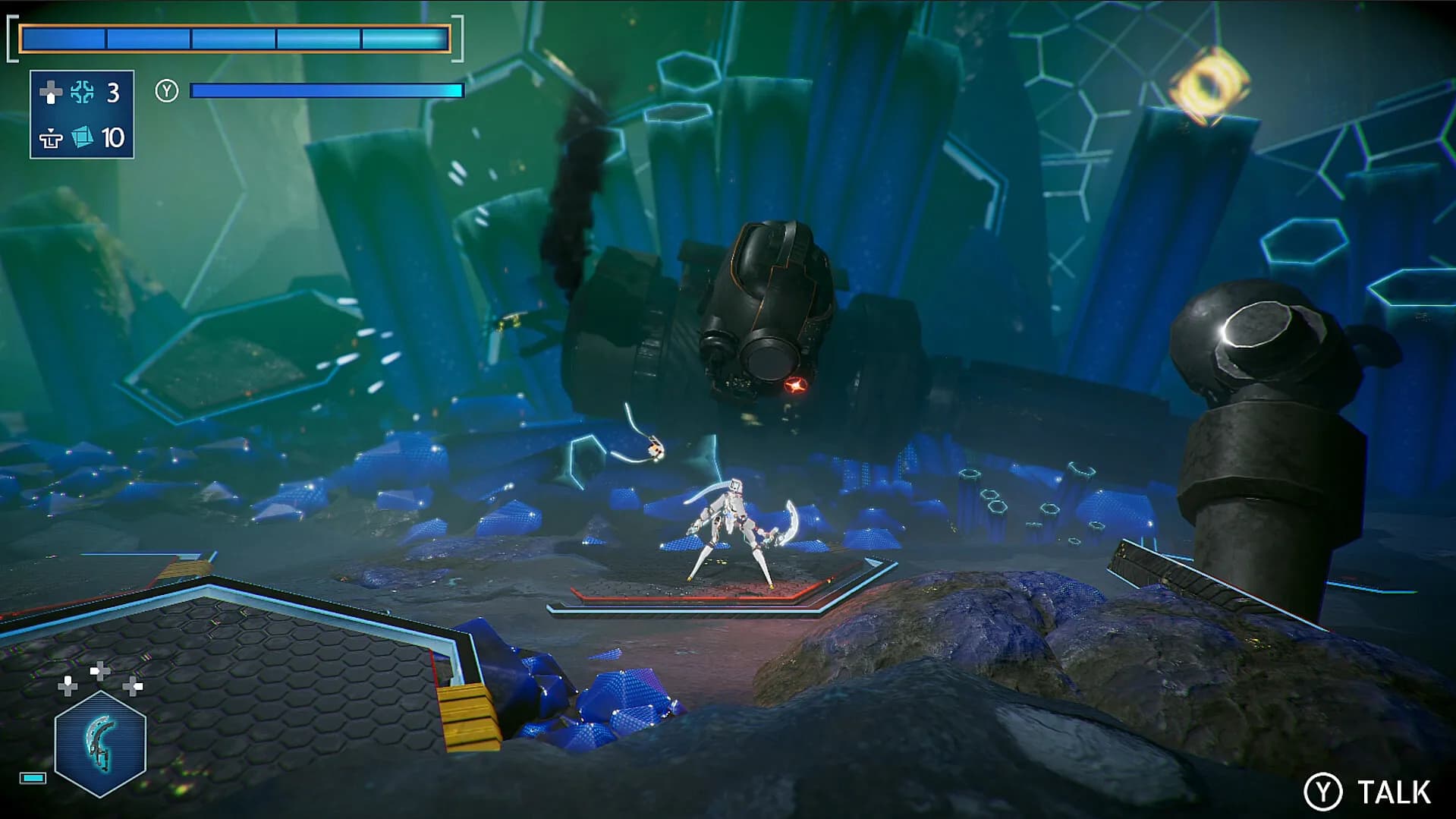1456x819 pixels.
Task: Select the healing cross item icon
Action: coord(52,93)
